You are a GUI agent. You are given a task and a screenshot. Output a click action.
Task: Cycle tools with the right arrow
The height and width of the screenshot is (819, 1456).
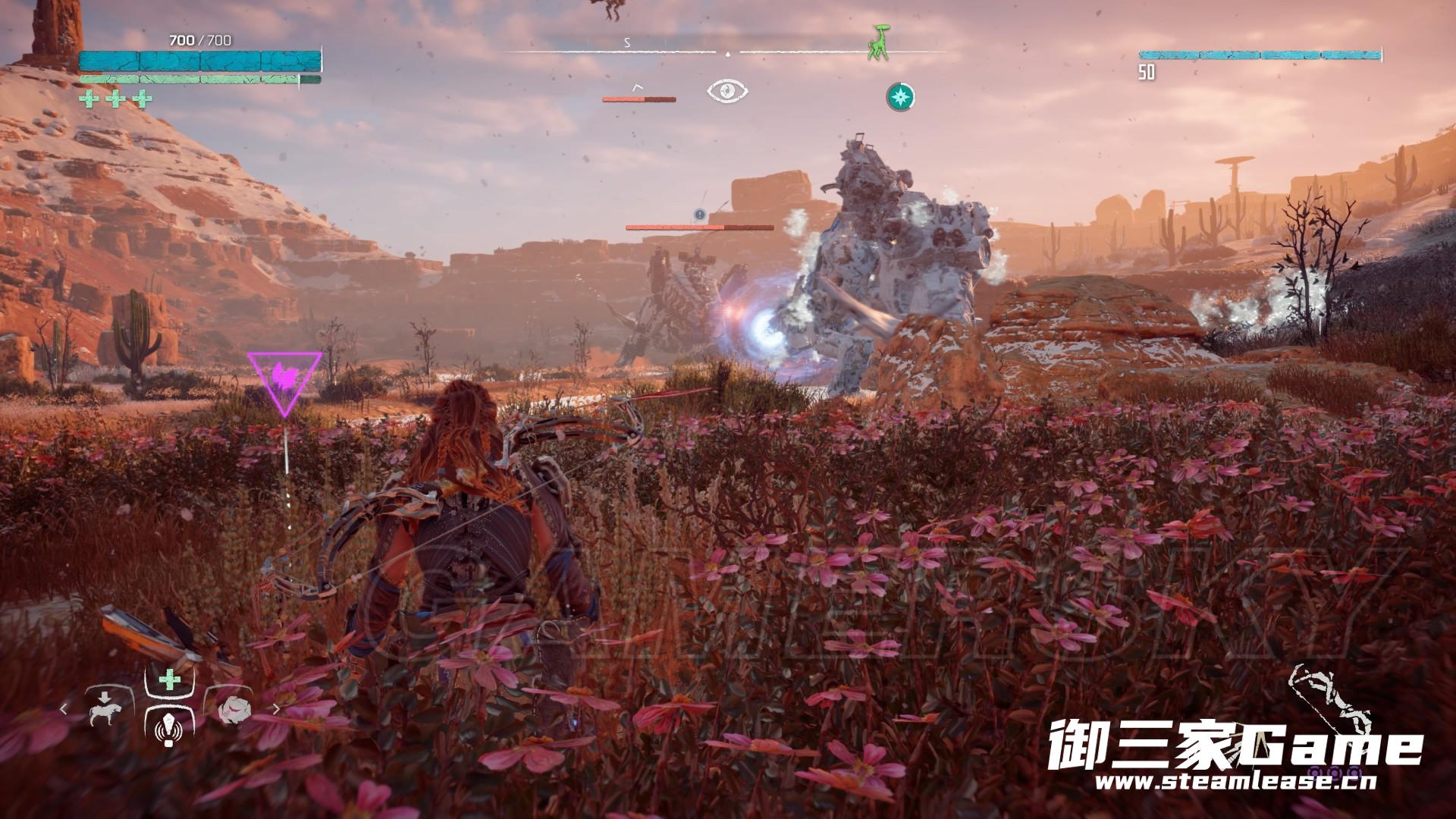click(277, 710)
